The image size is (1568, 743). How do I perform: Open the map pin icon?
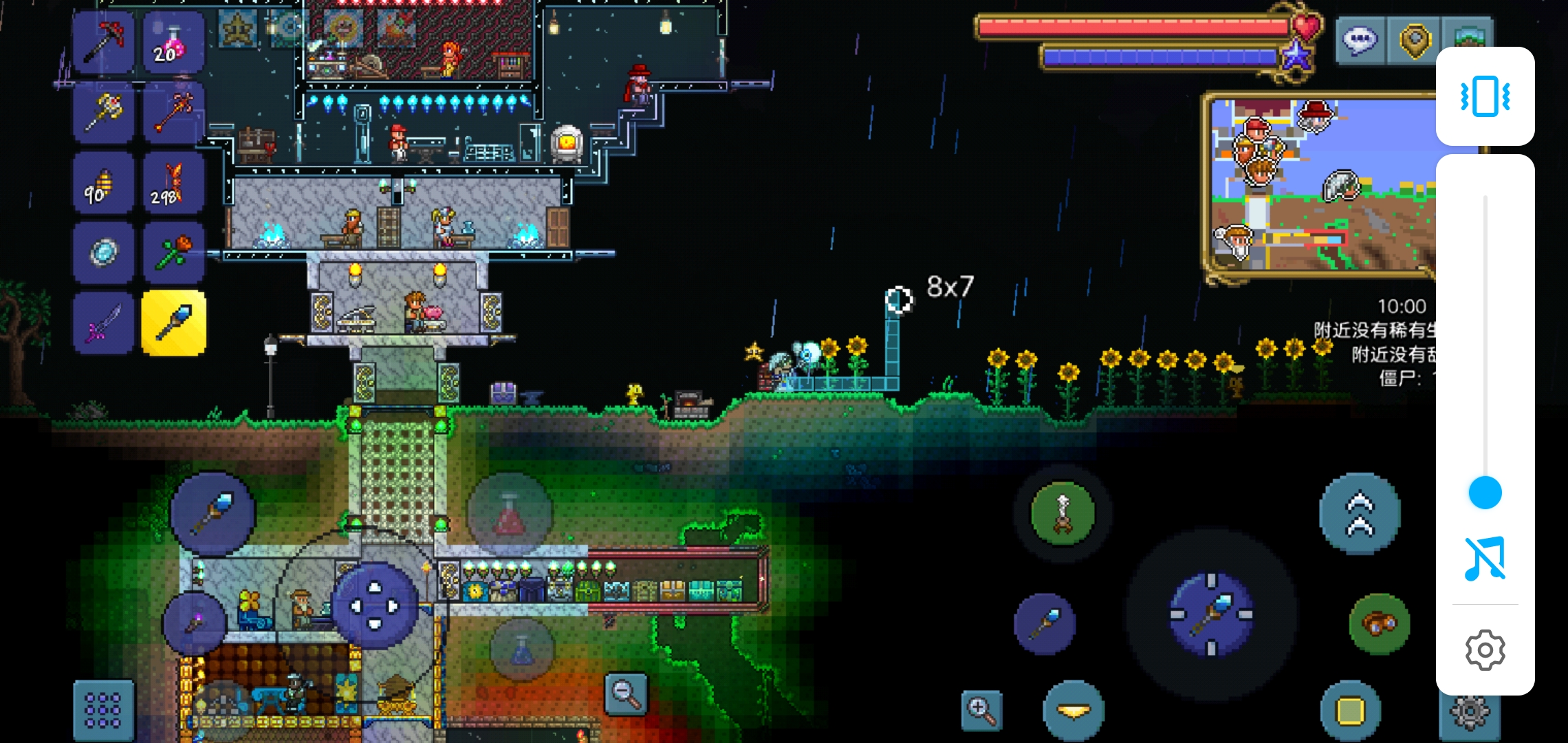coord(1415,41)
